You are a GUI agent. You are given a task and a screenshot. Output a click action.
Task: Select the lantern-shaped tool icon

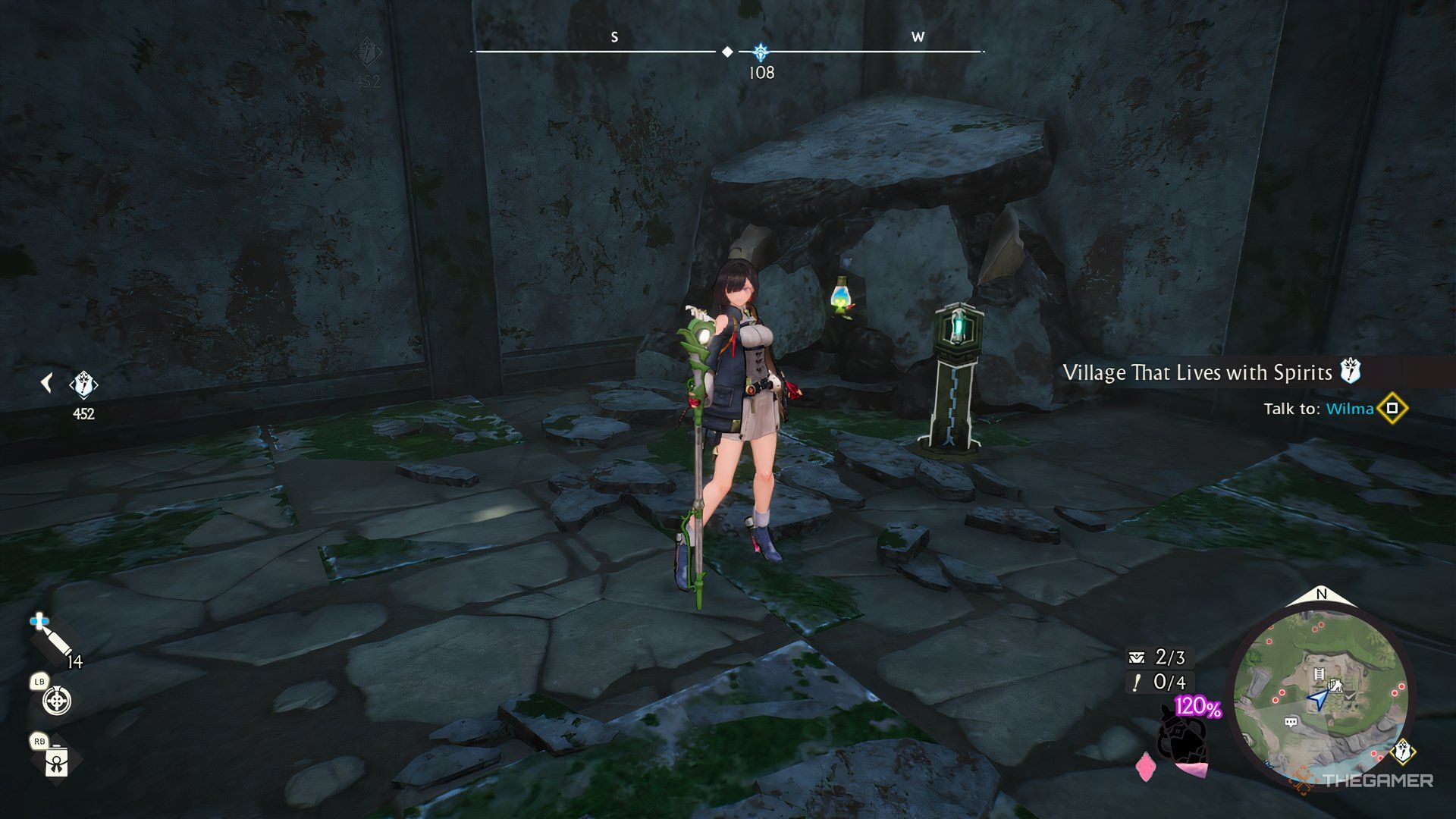pyautogui.click(x=56, y=761)
